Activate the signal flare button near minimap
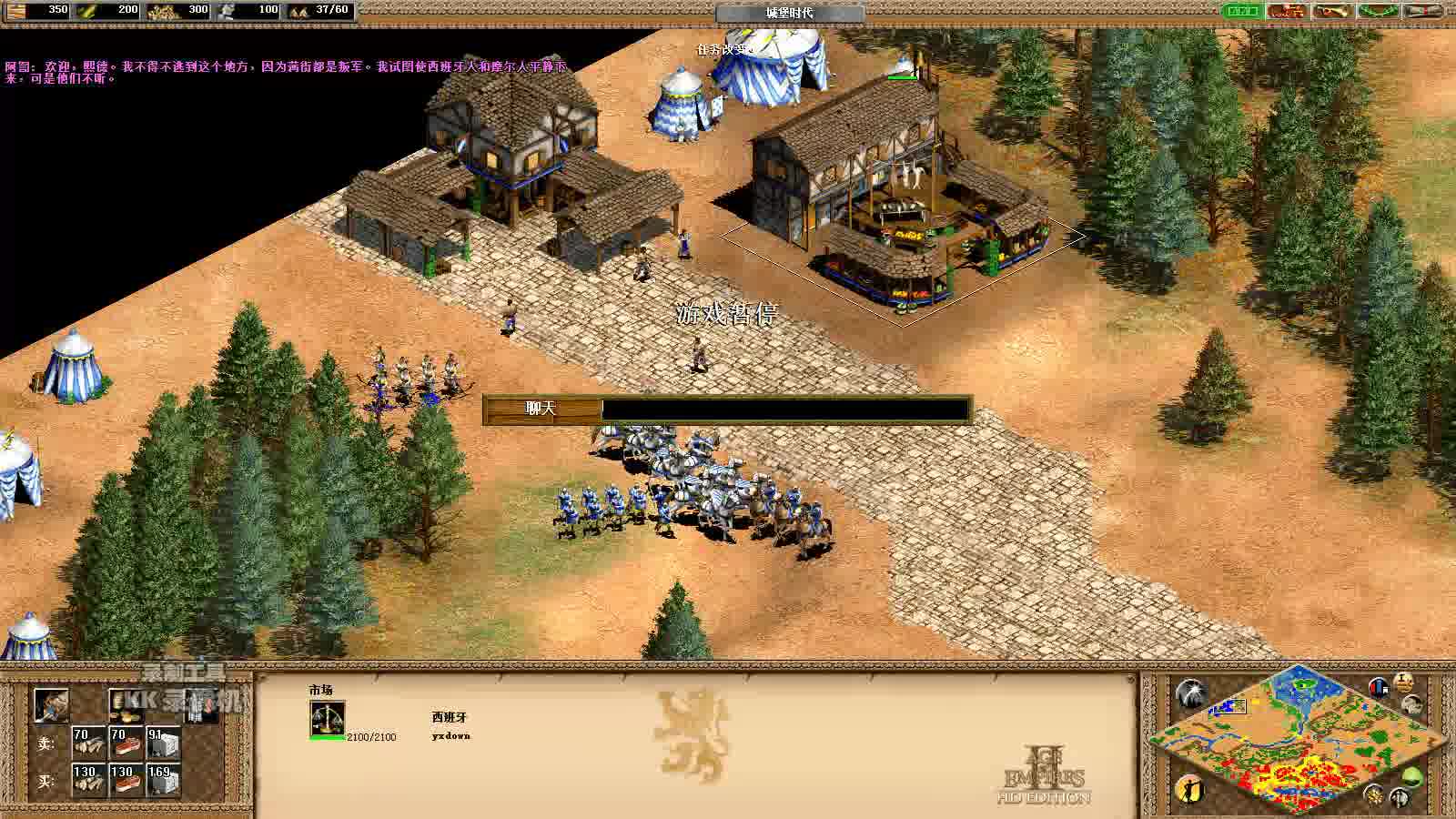Viewport: 1456px width, 819px height. point(1190,694)
